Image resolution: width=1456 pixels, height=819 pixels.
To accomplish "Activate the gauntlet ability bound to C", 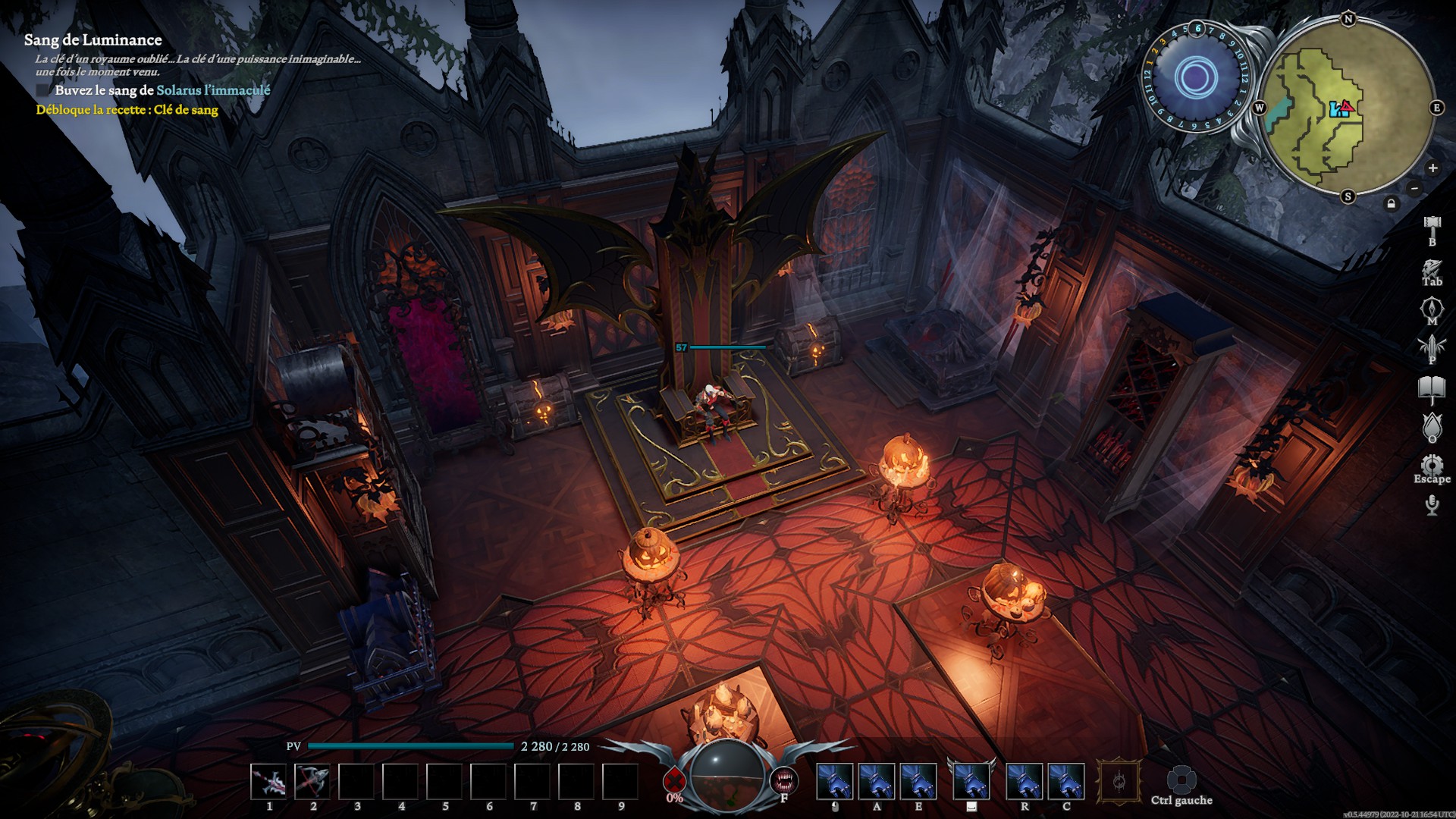I will [1066, 782].
